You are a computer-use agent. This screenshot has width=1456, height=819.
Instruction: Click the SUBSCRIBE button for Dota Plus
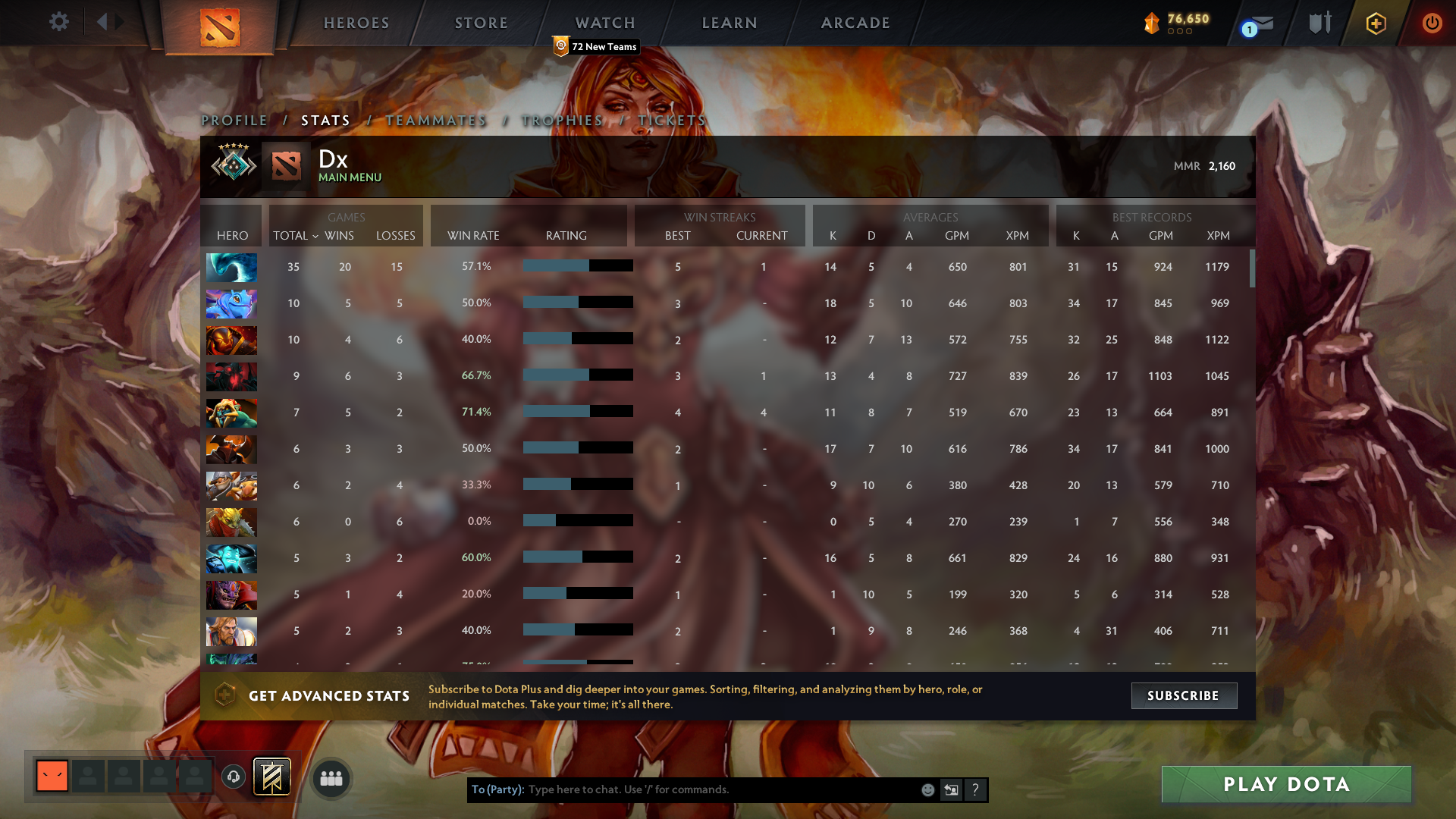(x=1184, y=695)
